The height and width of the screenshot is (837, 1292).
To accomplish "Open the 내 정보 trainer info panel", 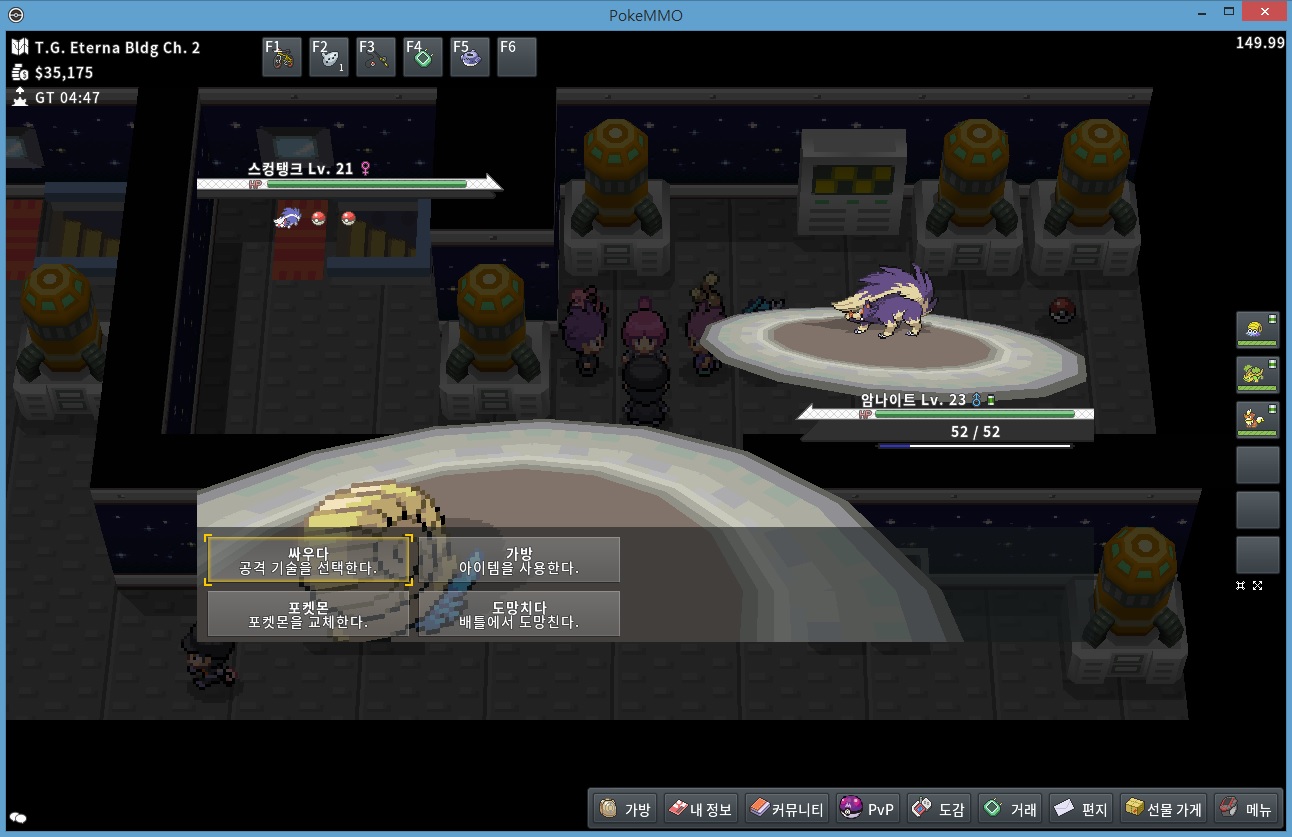I will pyautogui.click(x=700, y=809).
